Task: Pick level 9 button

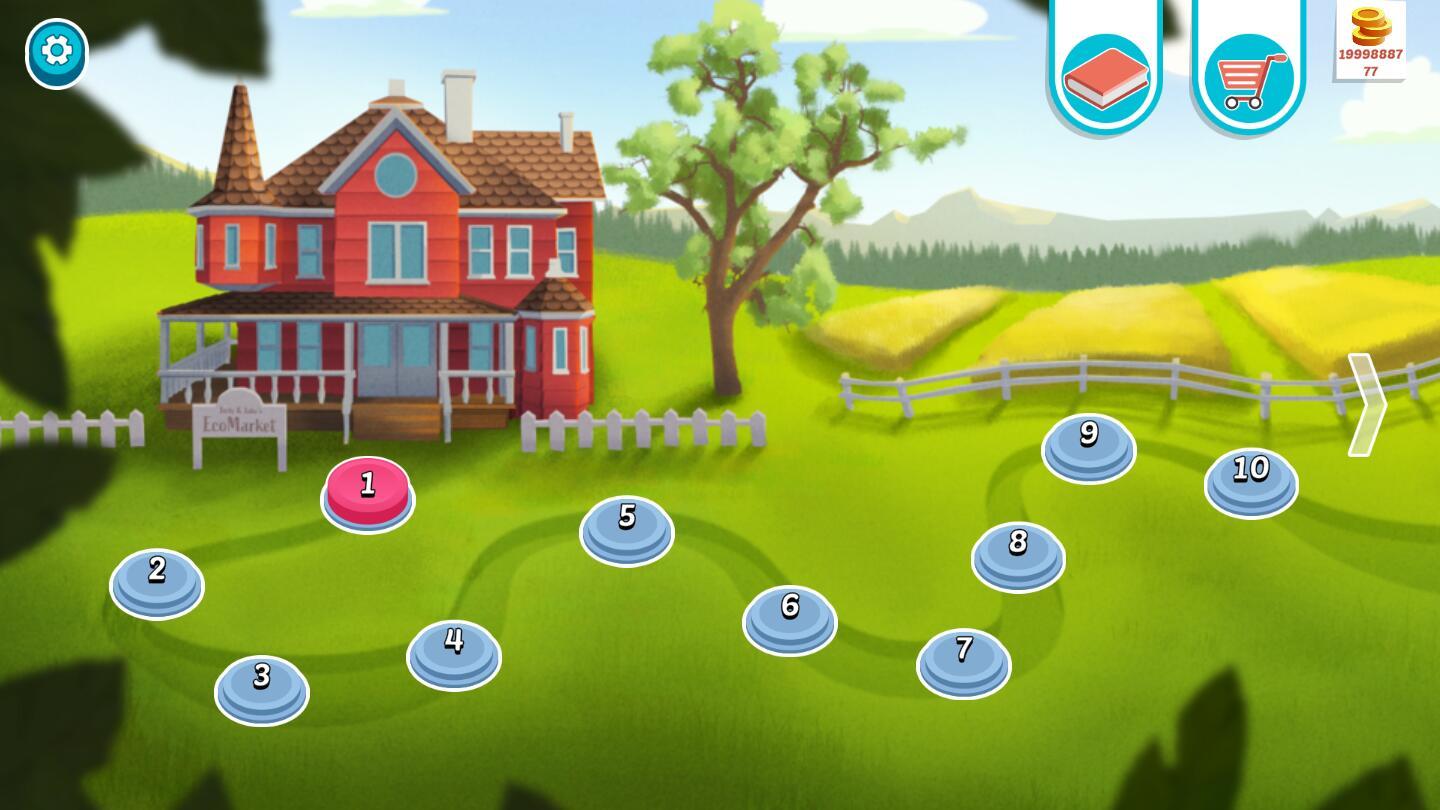Action: [x=1089, y=446]
